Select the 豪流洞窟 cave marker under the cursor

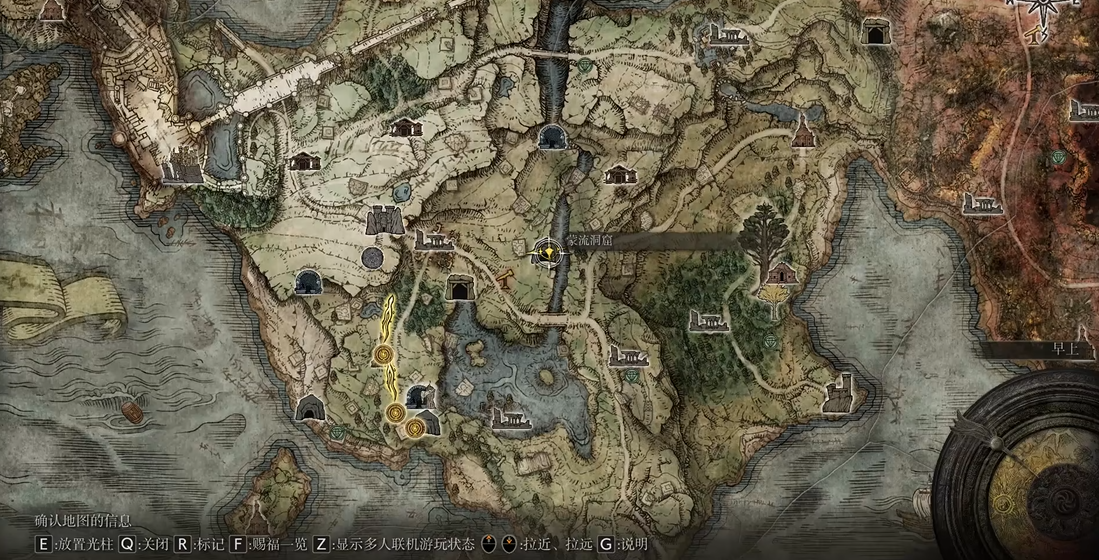pos(547,251)
